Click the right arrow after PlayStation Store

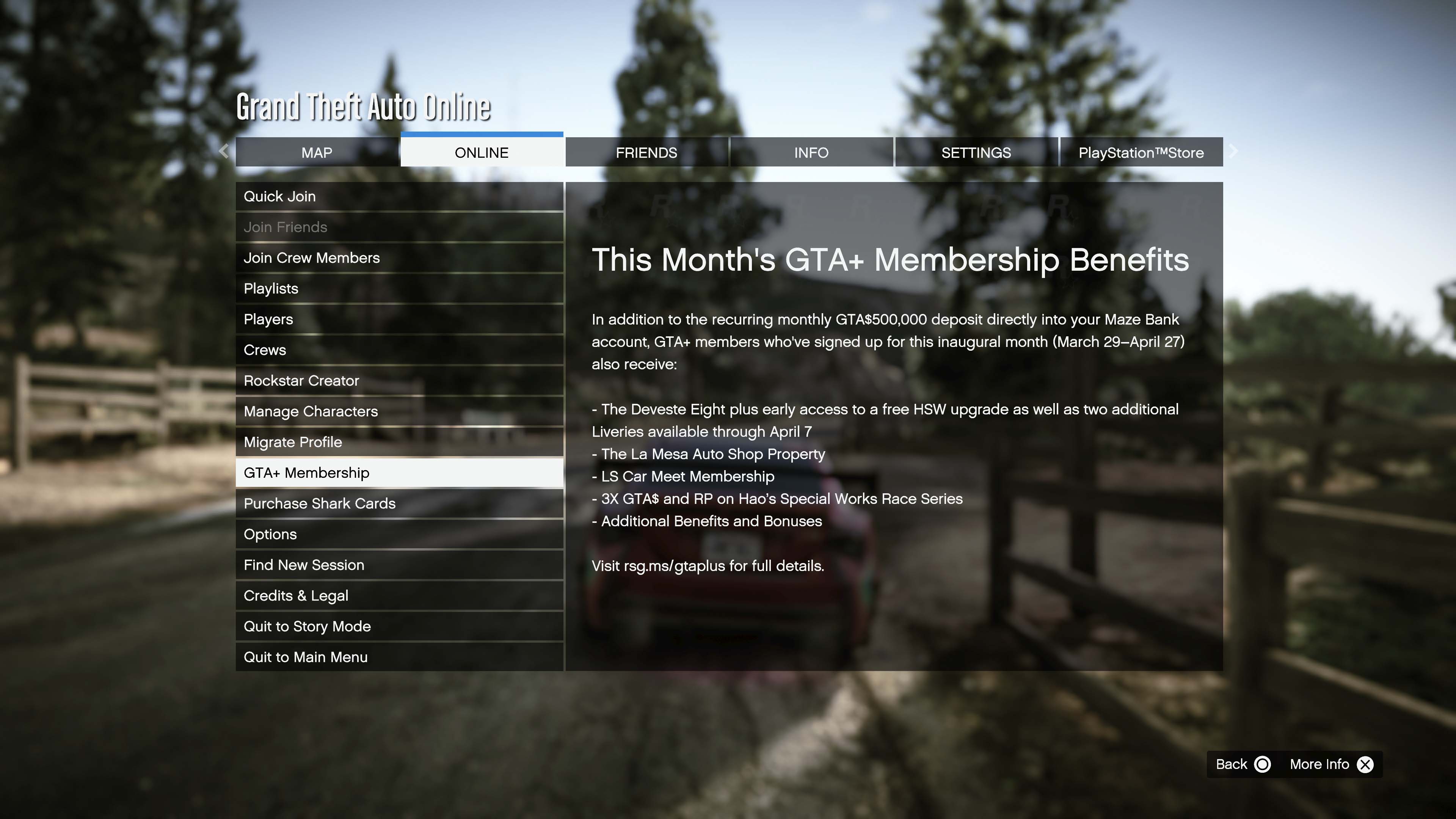1233,152
